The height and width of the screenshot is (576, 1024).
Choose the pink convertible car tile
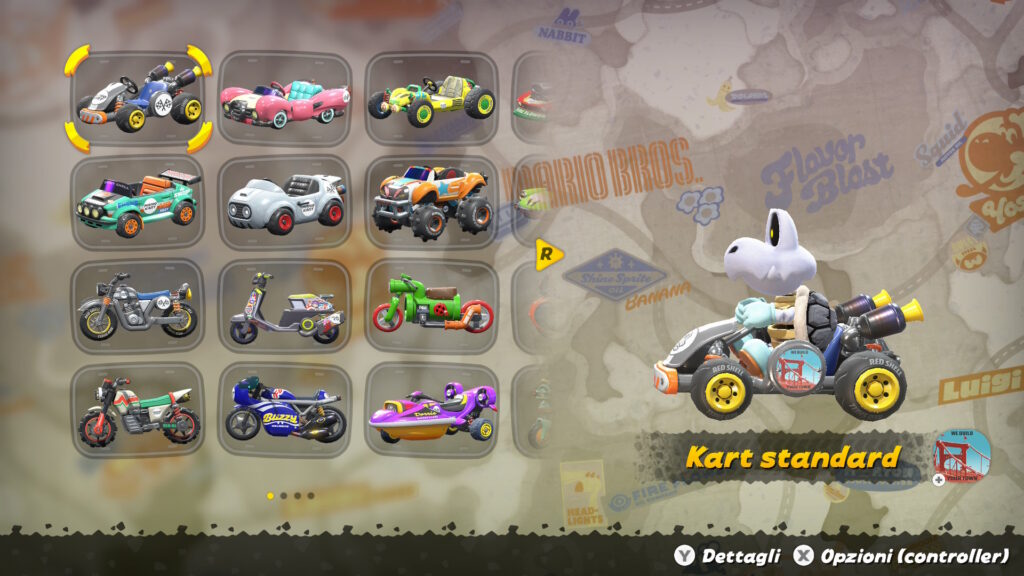point(285,99)
